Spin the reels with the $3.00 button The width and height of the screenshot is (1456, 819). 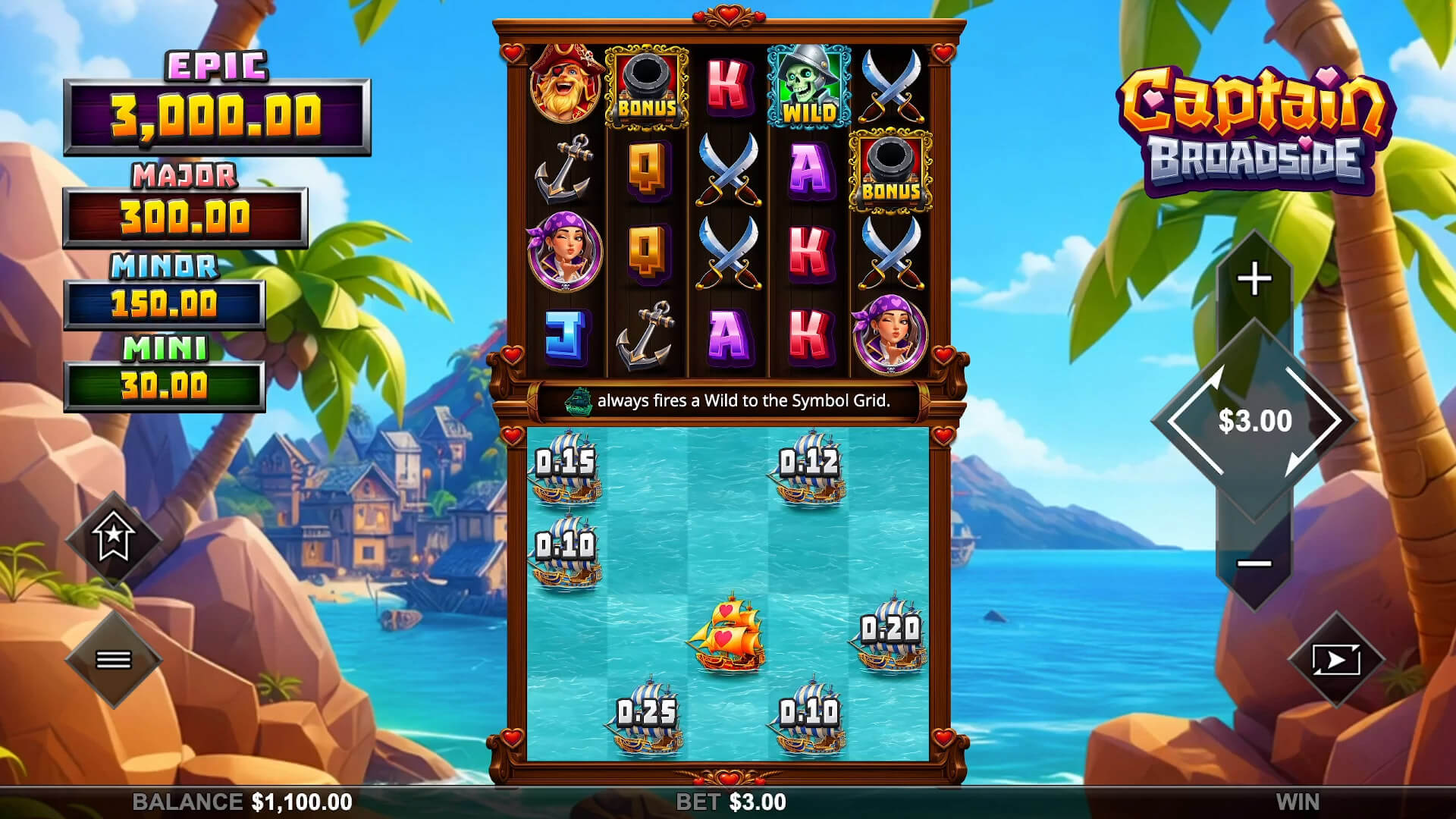pyautogui.click(x=1254, y=421)
